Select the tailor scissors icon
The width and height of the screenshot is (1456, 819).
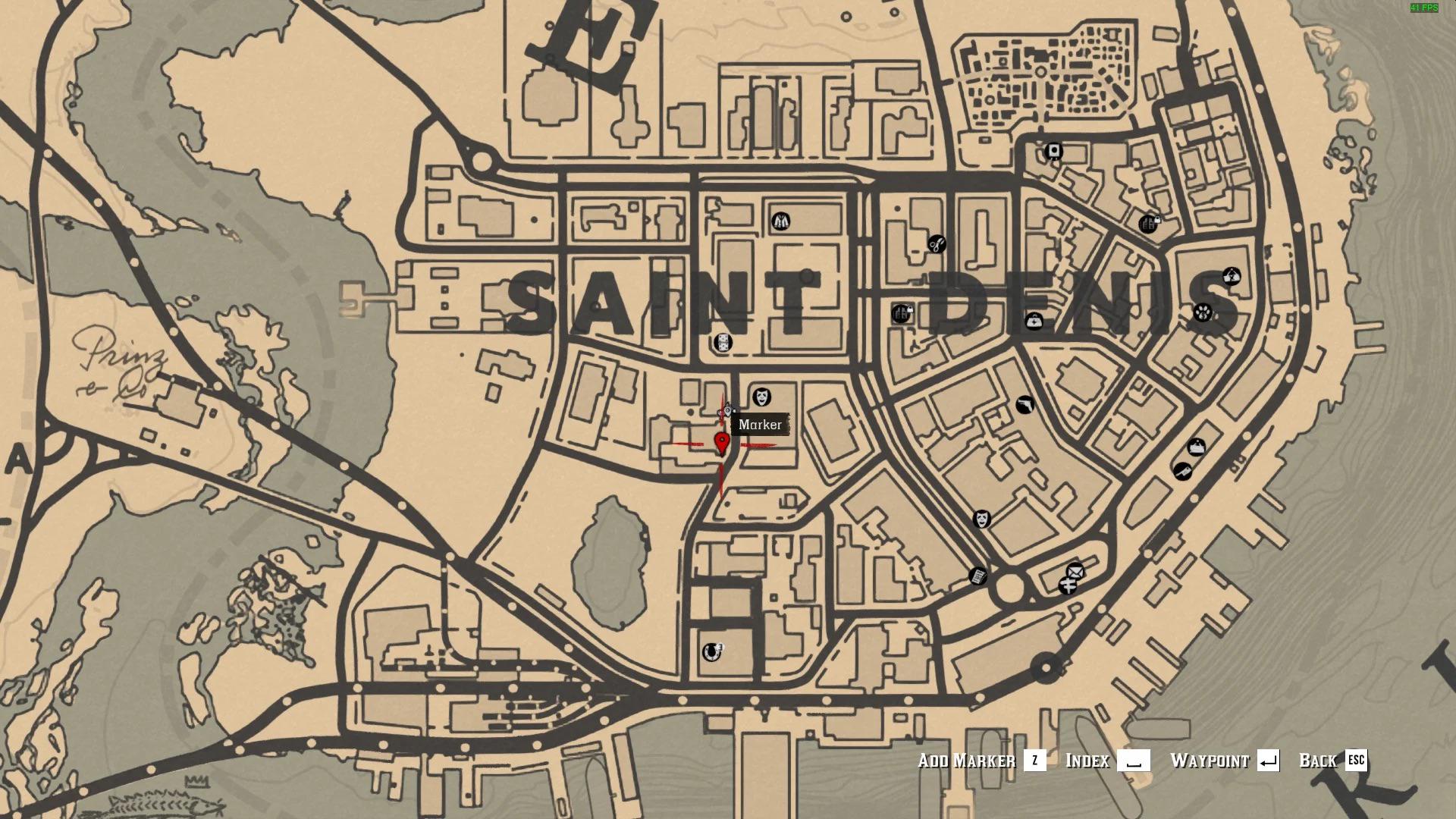point(936,243)
